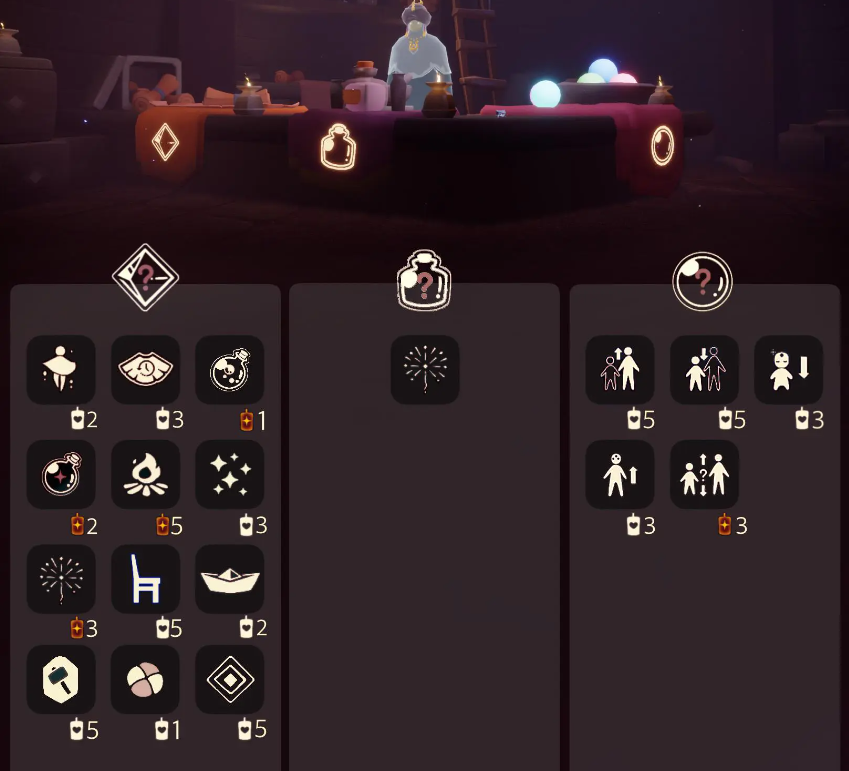This screenshot has height=771, width=849.
Task: Select the two-figure shrink spell
Action: 704,370
